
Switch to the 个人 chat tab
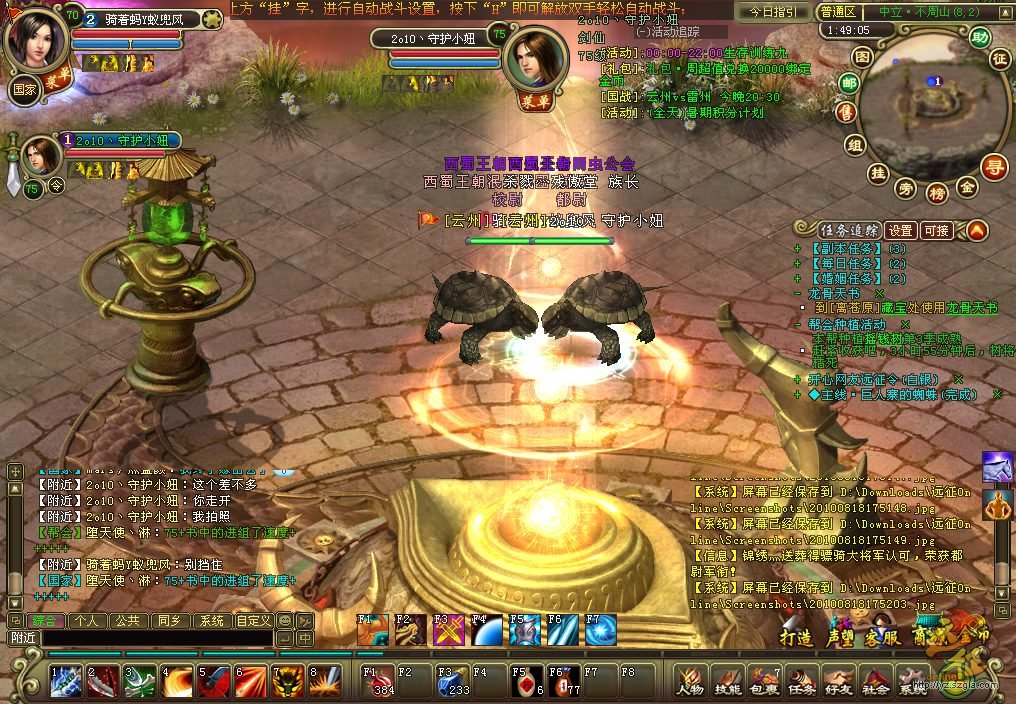click(x=87, y=621)
